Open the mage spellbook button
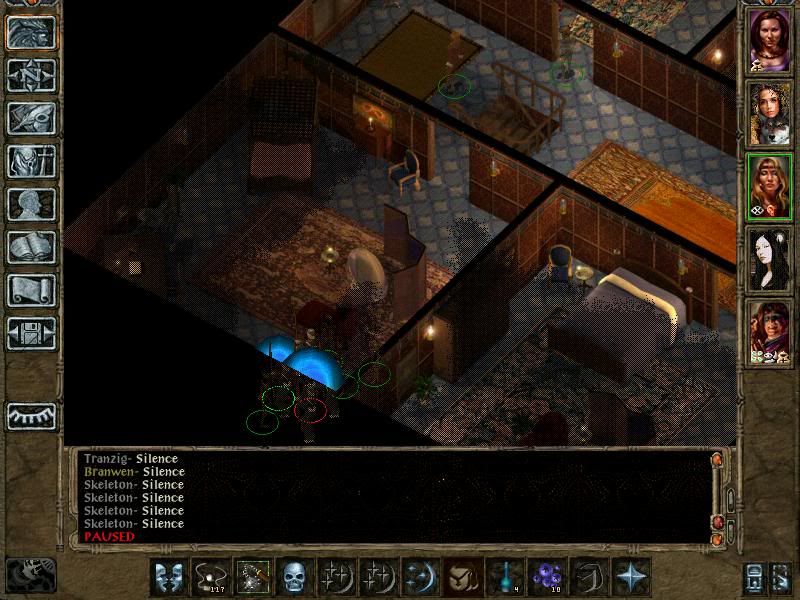Image resolution: width=800 pixels, height=600 pixels. click(x=31, y=247)
